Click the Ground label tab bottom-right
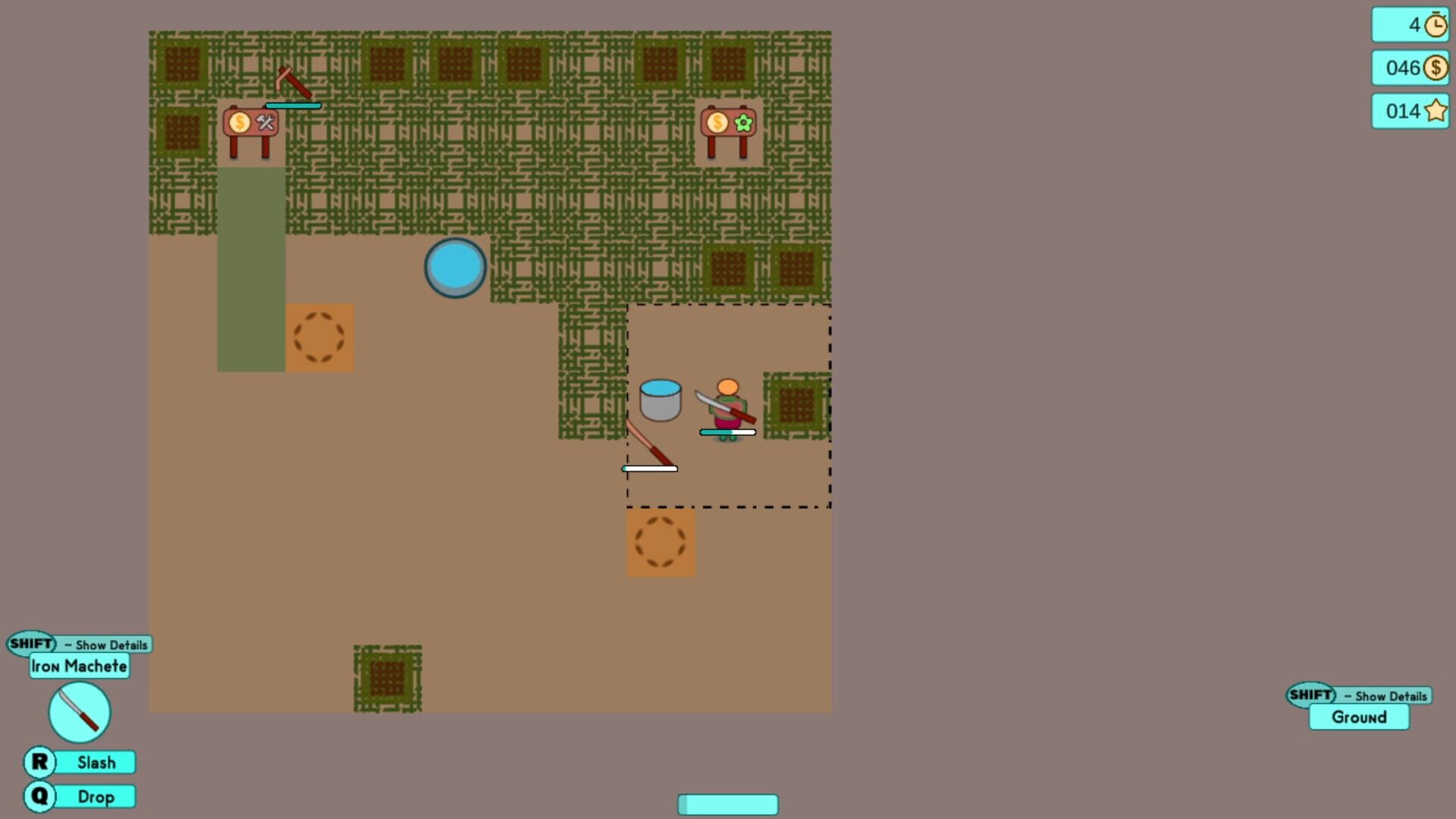Screen dimensions: 1456x819 tap(1358, 717)
